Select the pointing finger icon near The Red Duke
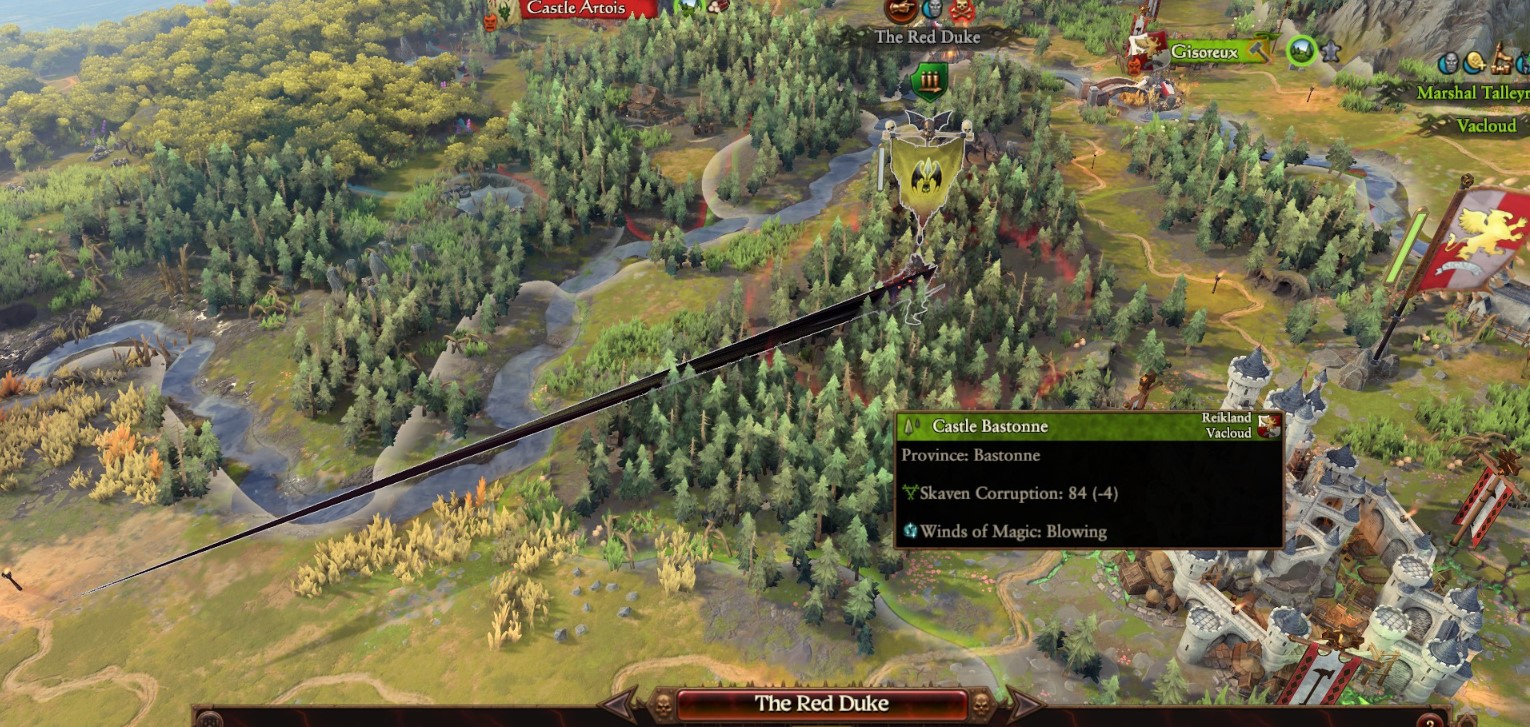The image size is (1530, 727). [x=900, y=10]
